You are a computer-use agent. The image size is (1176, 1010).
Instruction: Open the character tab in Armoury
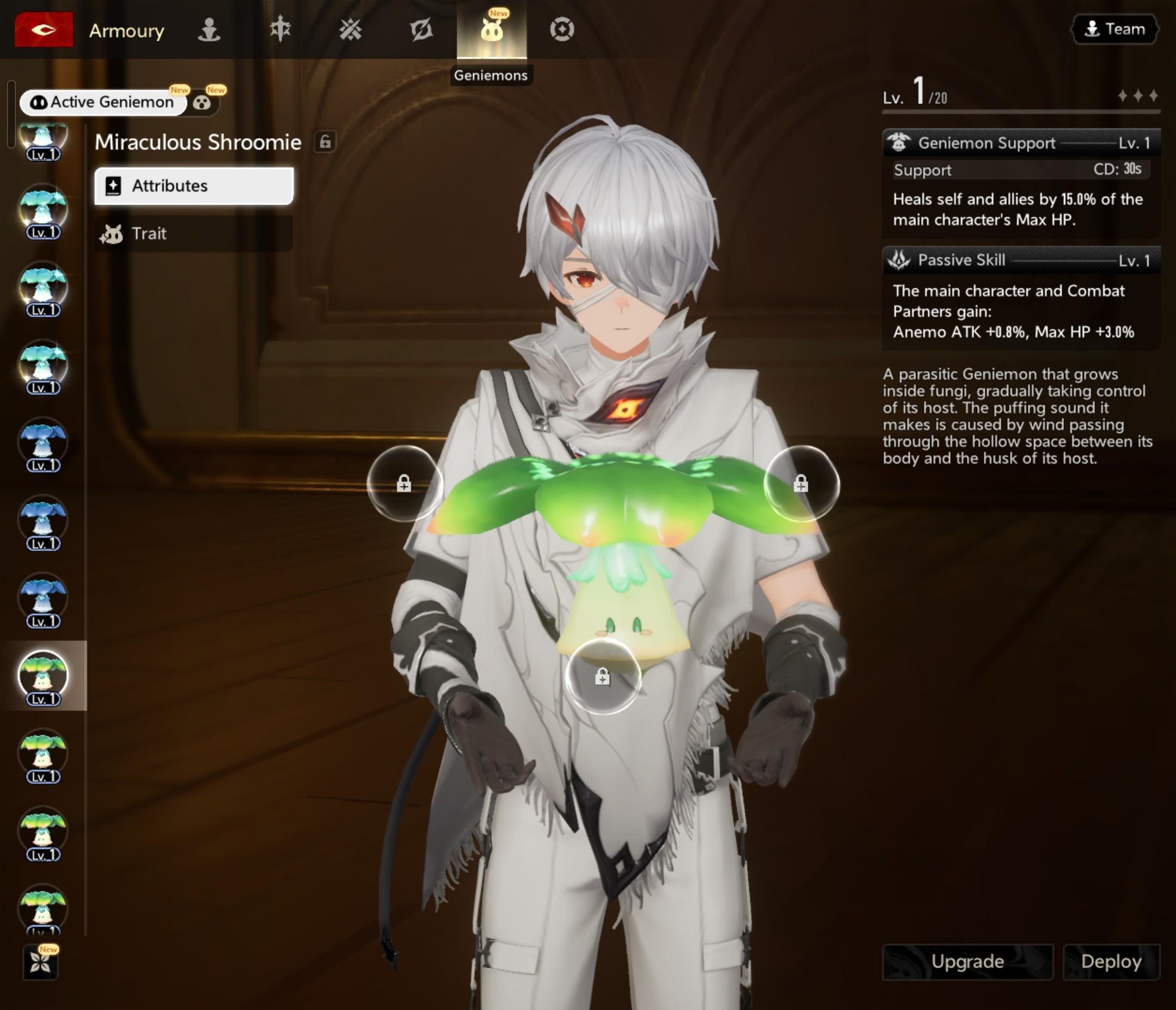click(x=209, y=29)
